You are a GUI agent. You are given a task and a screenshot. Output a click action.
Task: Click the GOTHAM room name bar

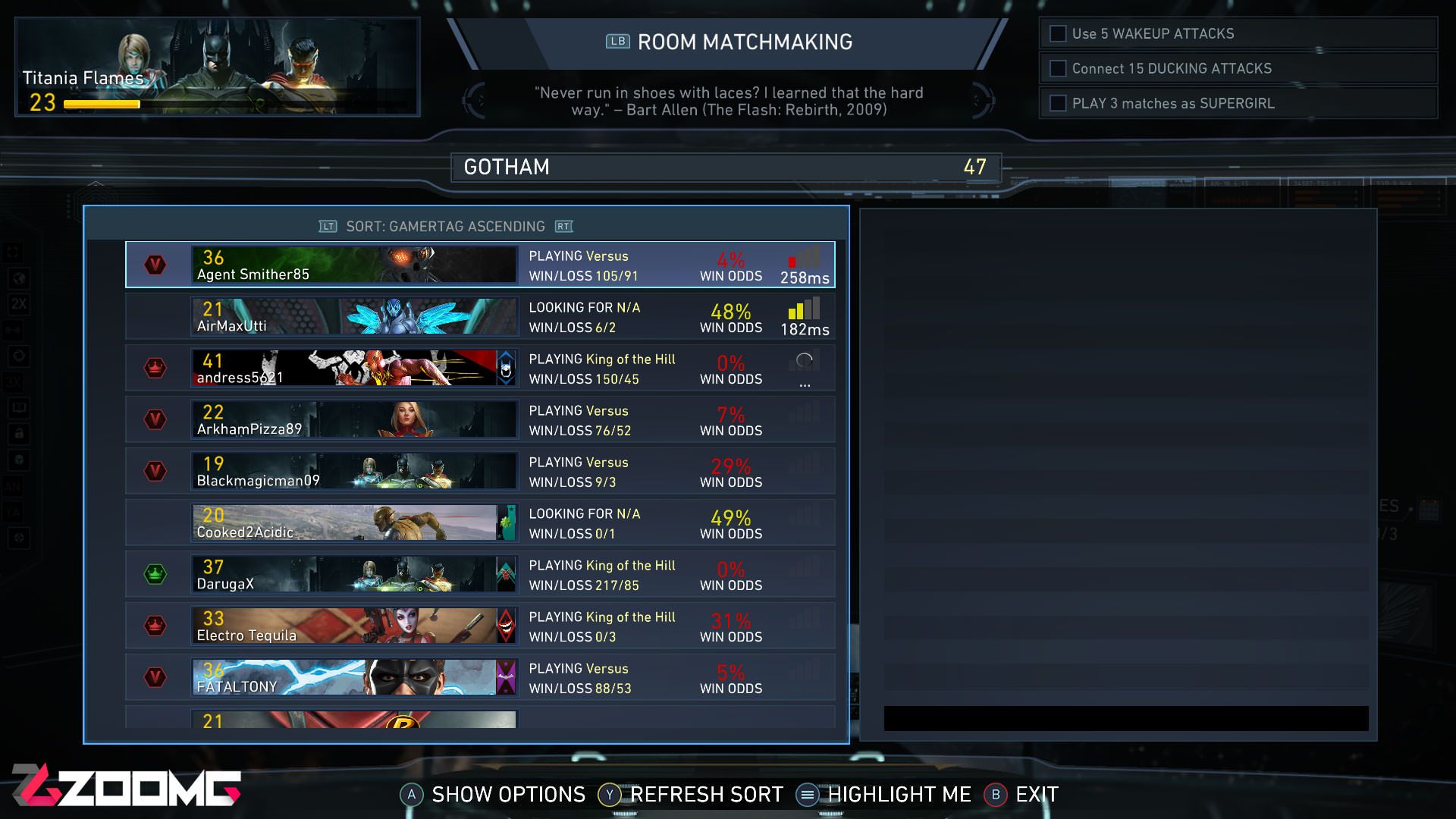click(x=726, y=168)
